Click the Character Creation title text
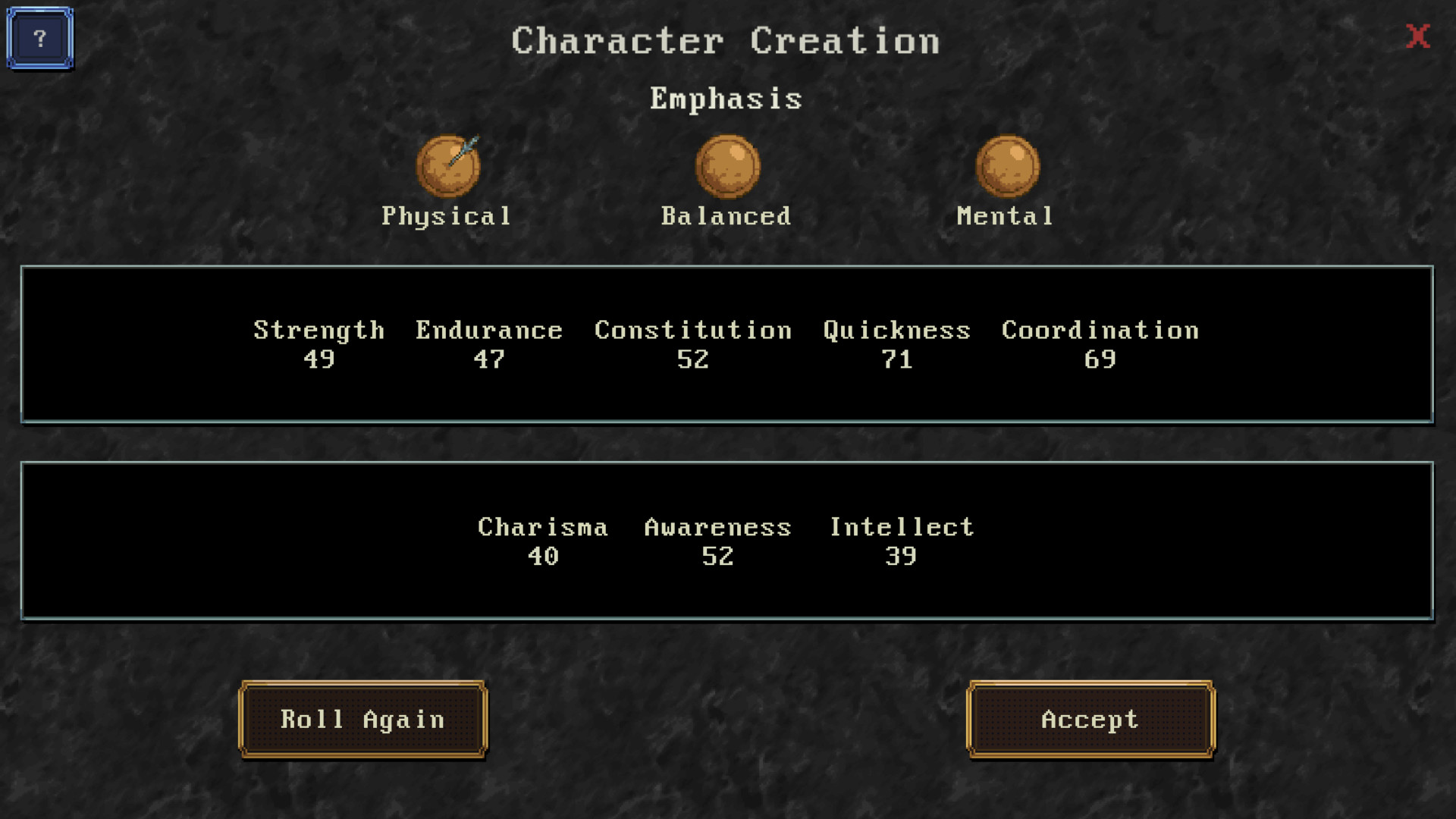Viewport: 1456px width, 819px height. click(x=726, y=40)
